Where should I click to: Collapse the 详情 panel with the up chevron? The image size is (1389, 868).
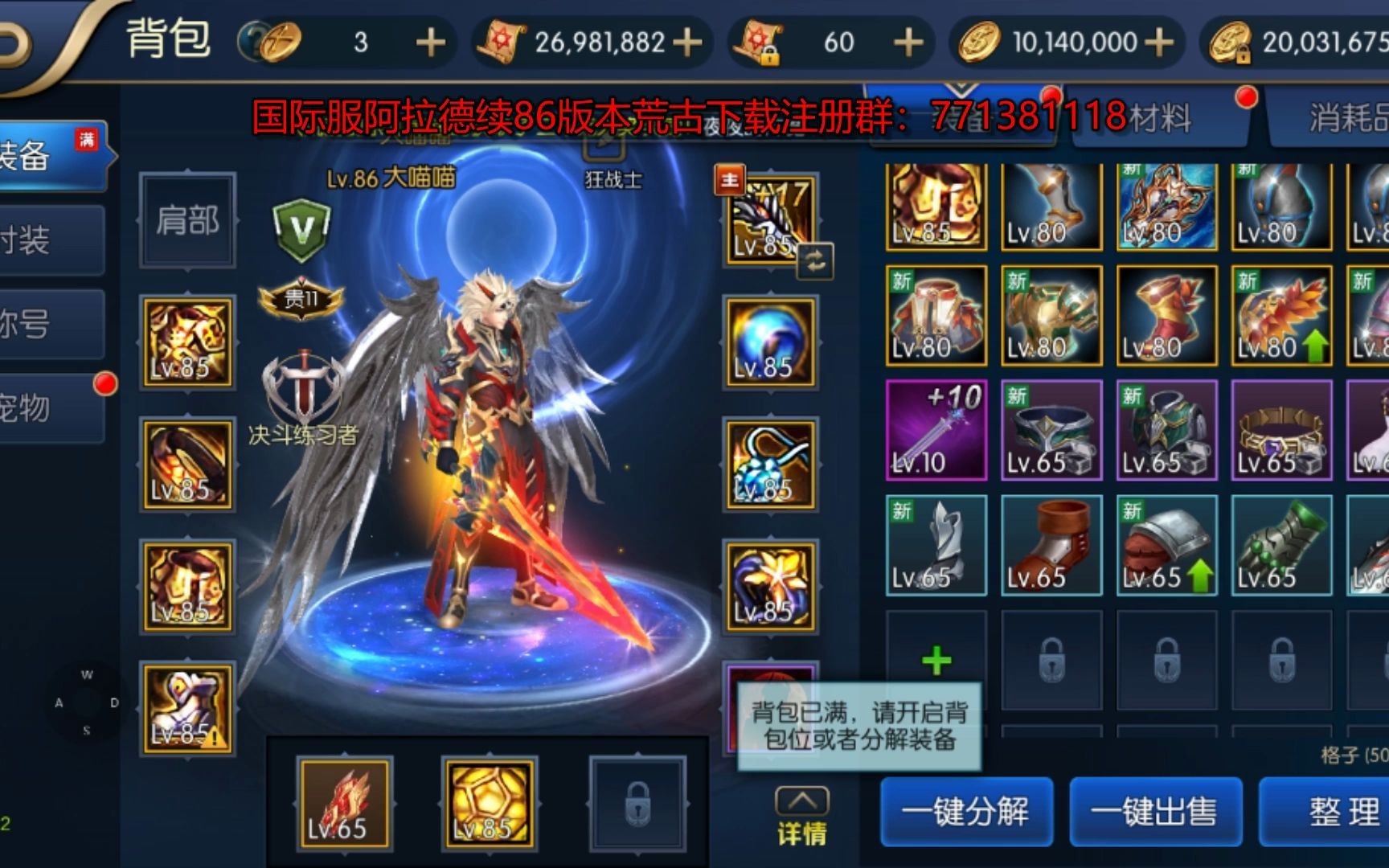coord(803,800)
